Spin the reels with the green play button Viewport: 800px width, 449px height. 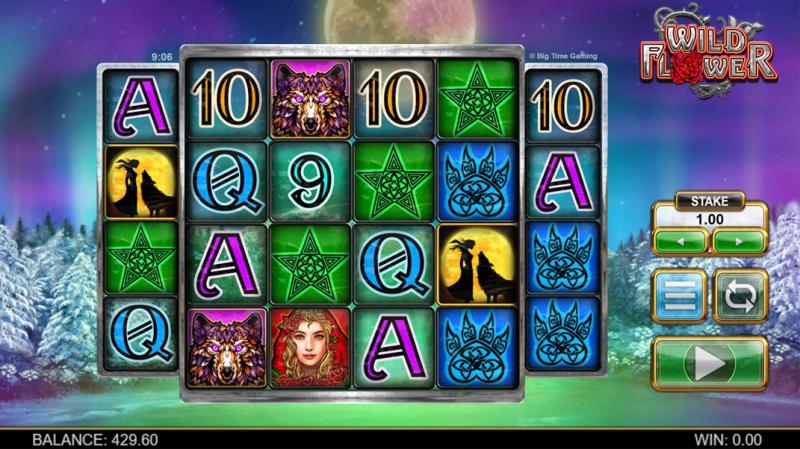(709, 364)
